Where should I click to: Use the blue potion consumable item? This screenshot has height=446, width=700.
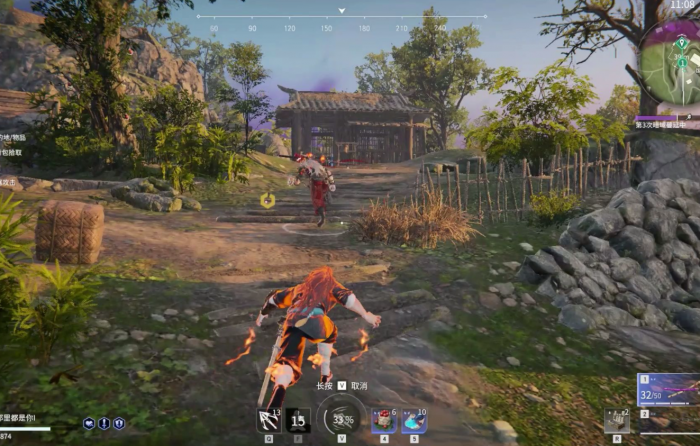pos(414,421)
